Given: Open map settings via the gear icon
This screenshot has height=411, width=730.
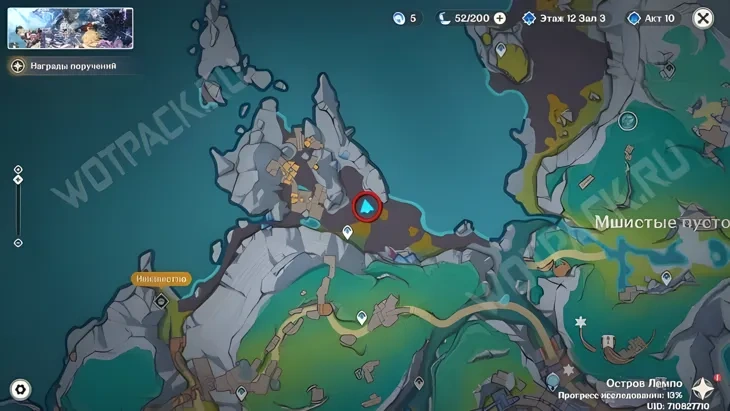Looking at the screenshot, I should pyautogui.click(x=19, y=390).
